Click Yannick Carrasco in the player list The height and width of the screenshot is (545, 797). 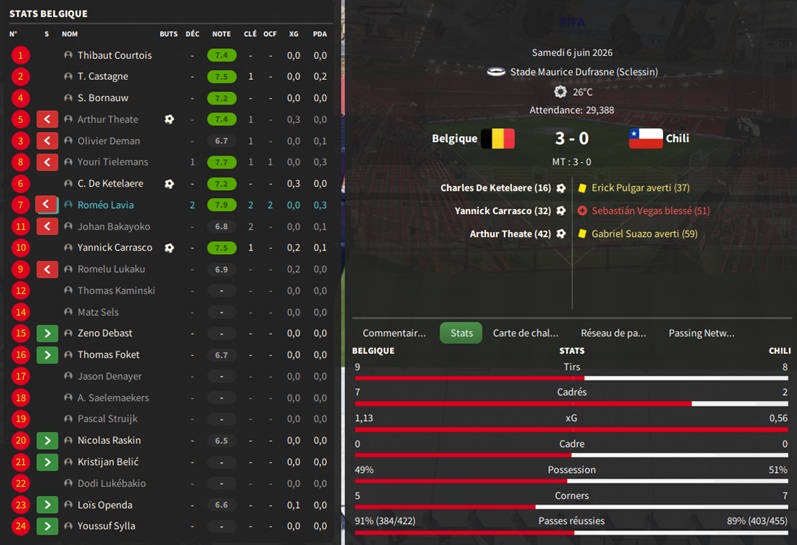pyautogui.click(x=115, y=248)
